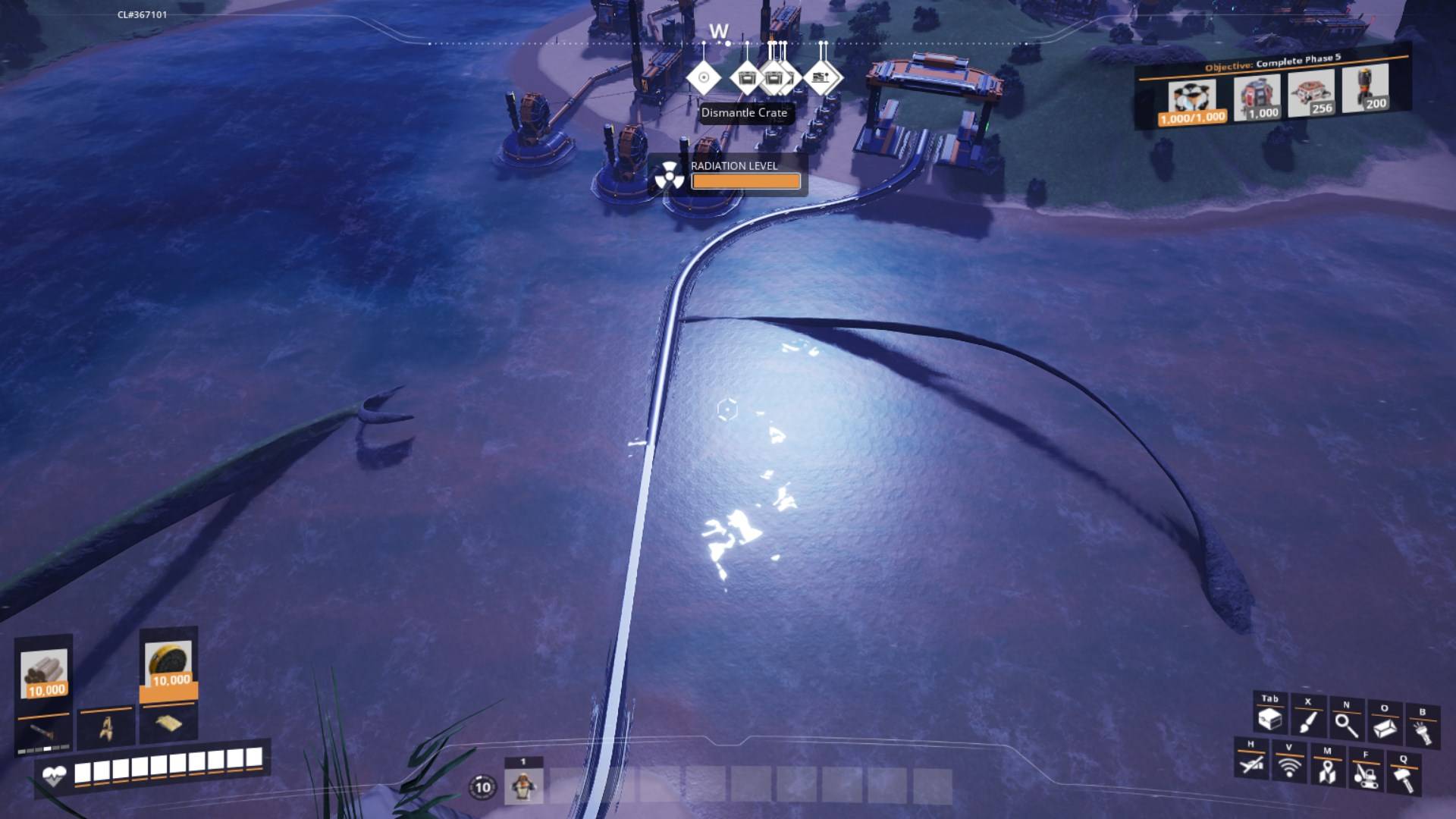This screenshot has height=819, width=1456.
Task: Select the paintbrush customizer icon
Action: tap(1307, 721)
